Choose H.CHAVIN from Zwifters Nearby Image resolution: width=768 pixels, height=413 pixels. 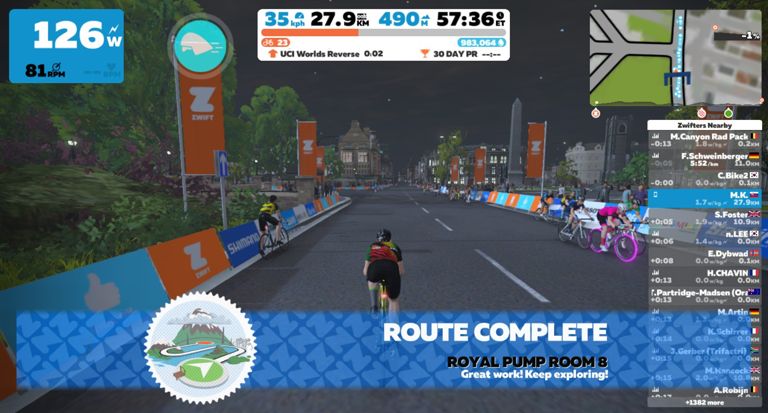click(x=705, y=276)
